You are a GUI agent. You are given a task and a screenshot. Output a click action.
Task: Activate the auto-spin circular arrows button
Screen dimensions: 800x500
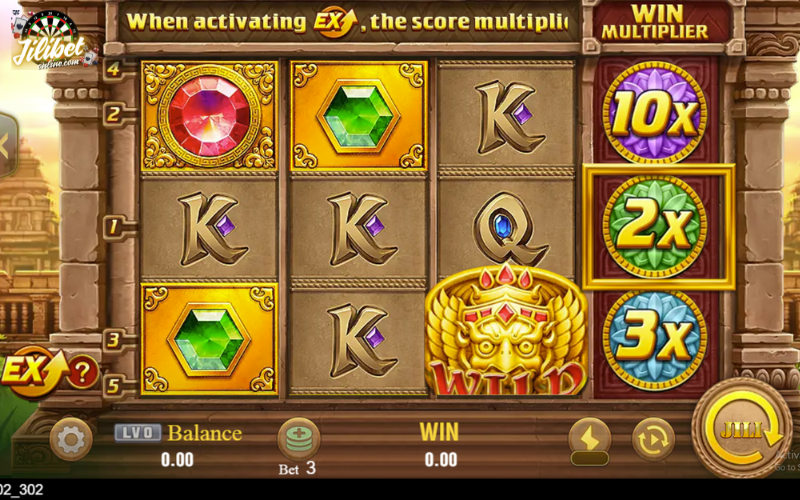tap(652, 438)
